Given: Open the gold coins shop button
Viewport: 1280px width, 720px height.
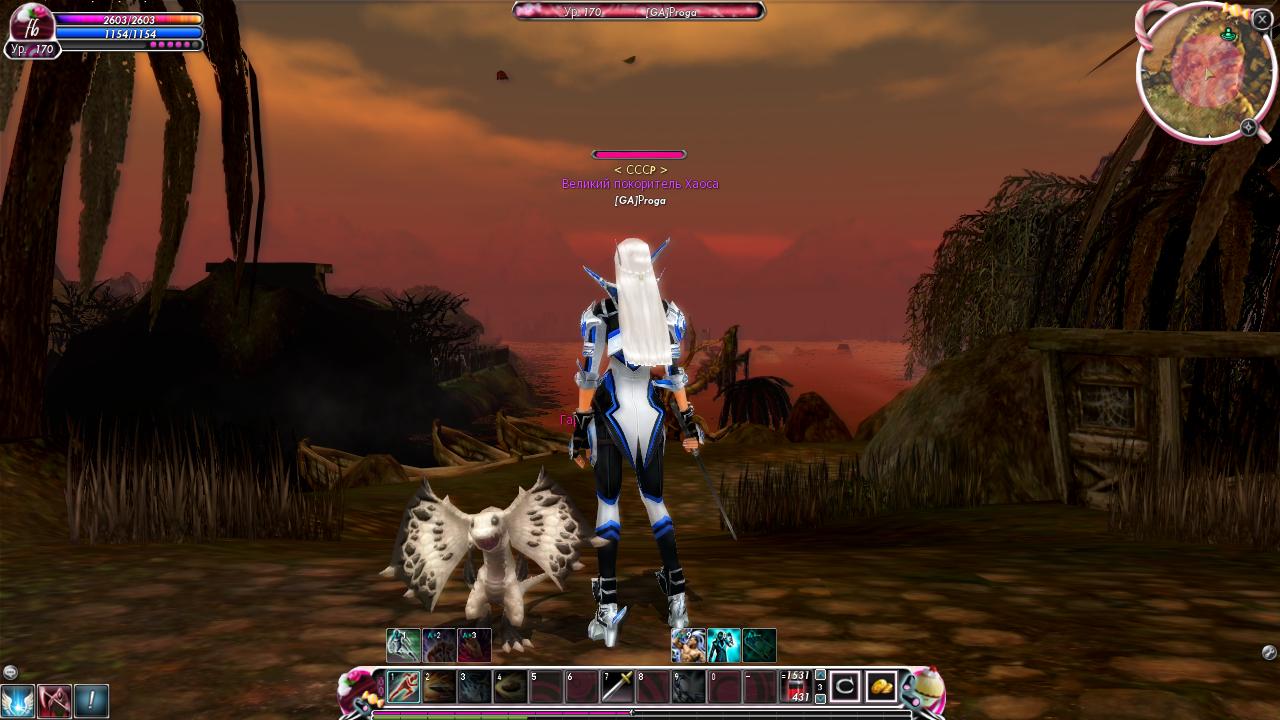Looking at the screenshot, I should coord(881,687).
